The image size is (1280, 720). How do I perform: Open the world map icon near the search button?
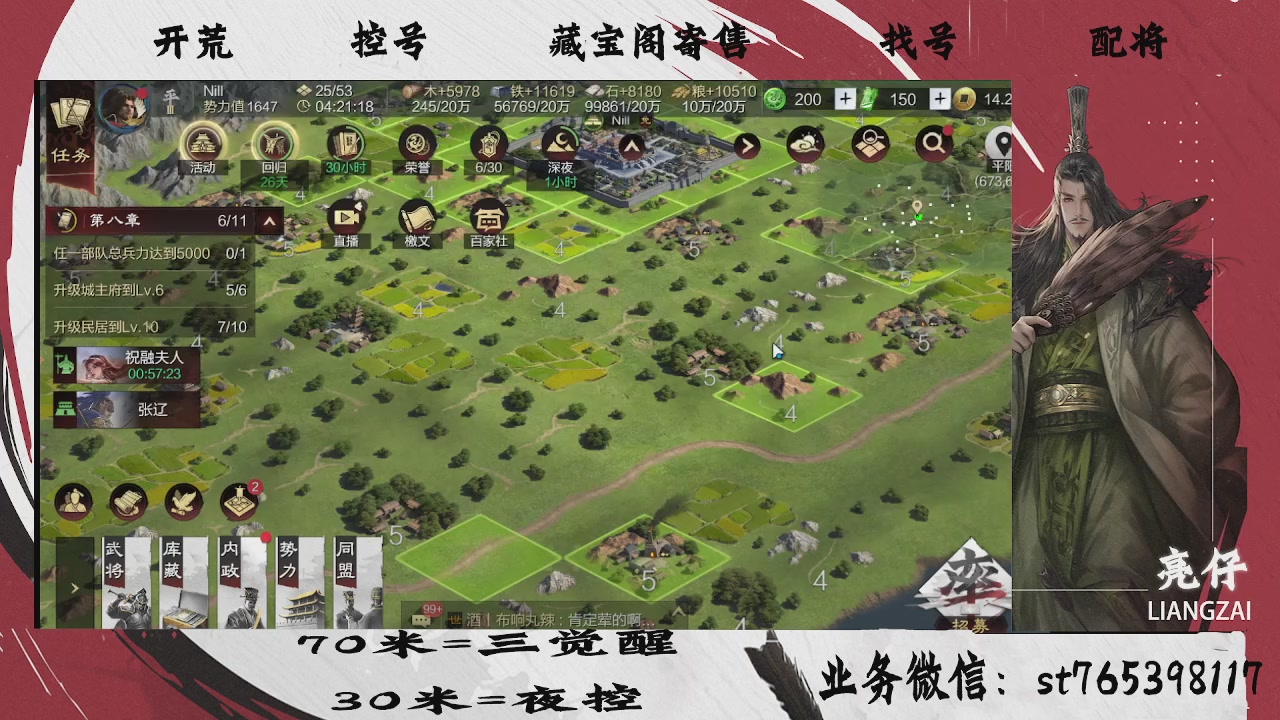pos(869,143)
